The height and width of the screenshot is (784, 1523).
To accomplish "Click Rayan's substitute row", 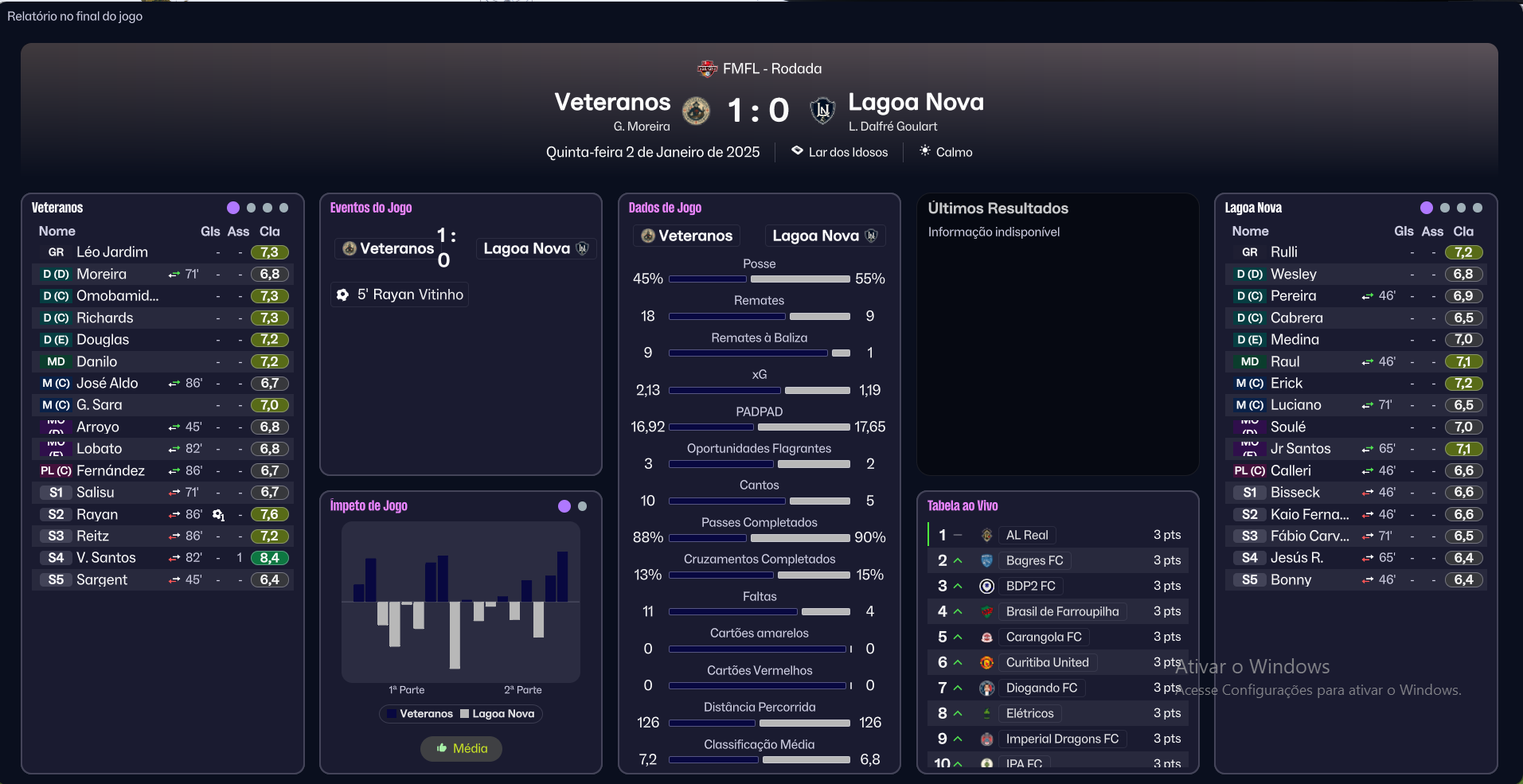I will click(97, 514).
